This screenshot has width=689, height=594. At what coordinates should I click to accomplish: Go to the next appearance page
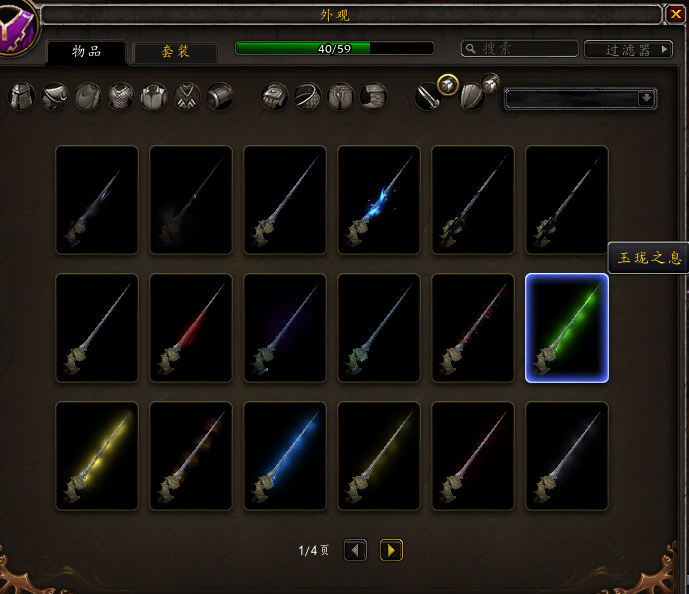[391, 550]
